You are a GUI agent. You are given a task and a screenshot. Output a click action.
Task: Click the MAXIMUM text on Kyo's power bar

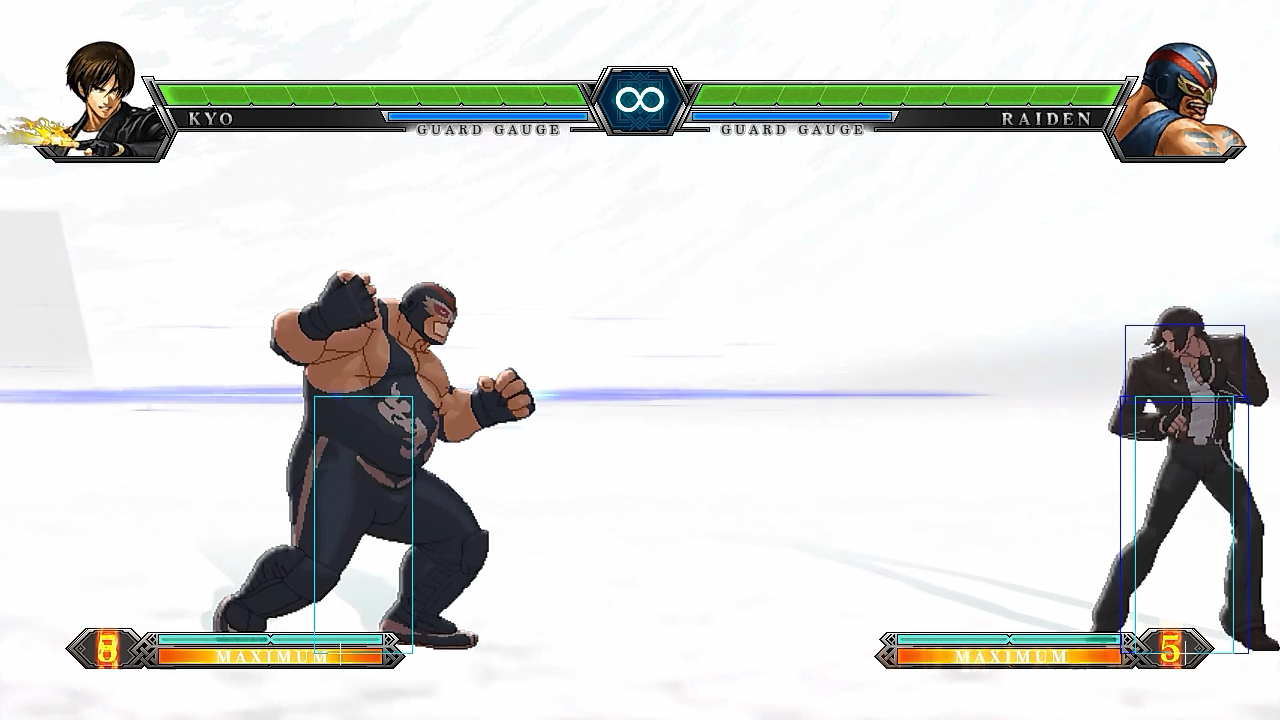tap(270, 658)
